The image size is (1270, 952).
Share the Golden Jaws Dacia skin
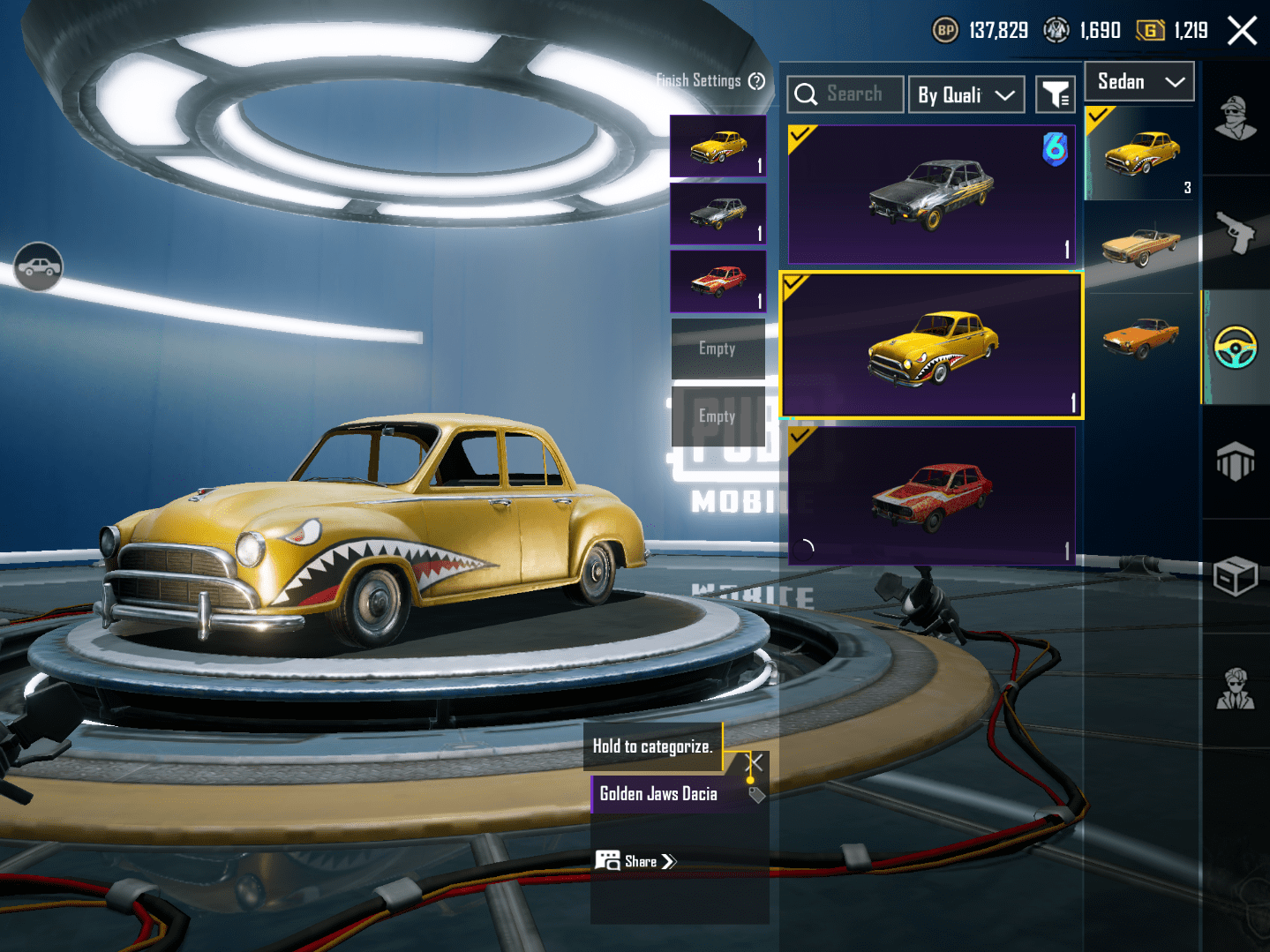pyautogui.click(x=636, y=861)
